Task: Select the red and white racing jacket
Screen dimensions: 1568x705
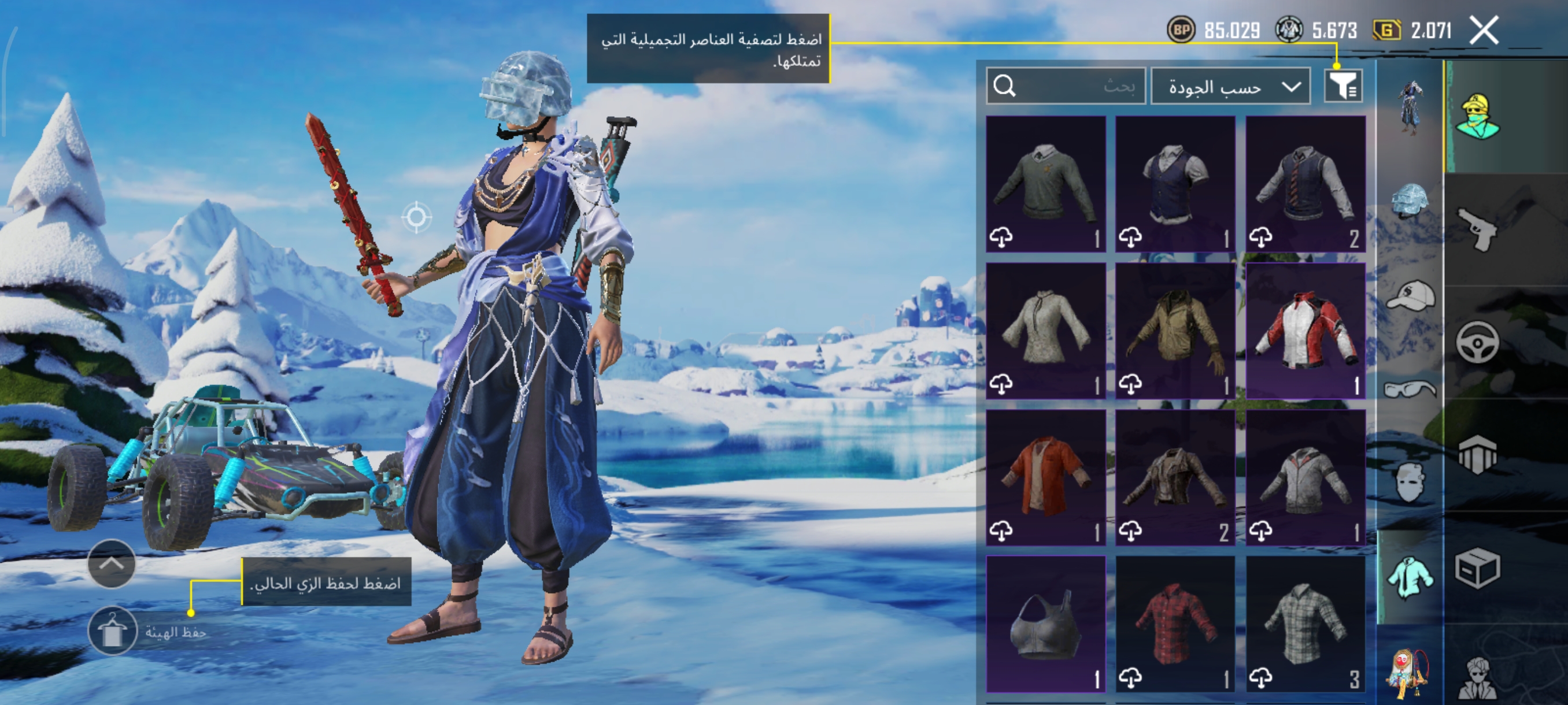Action: click(x=1305, y=331)
